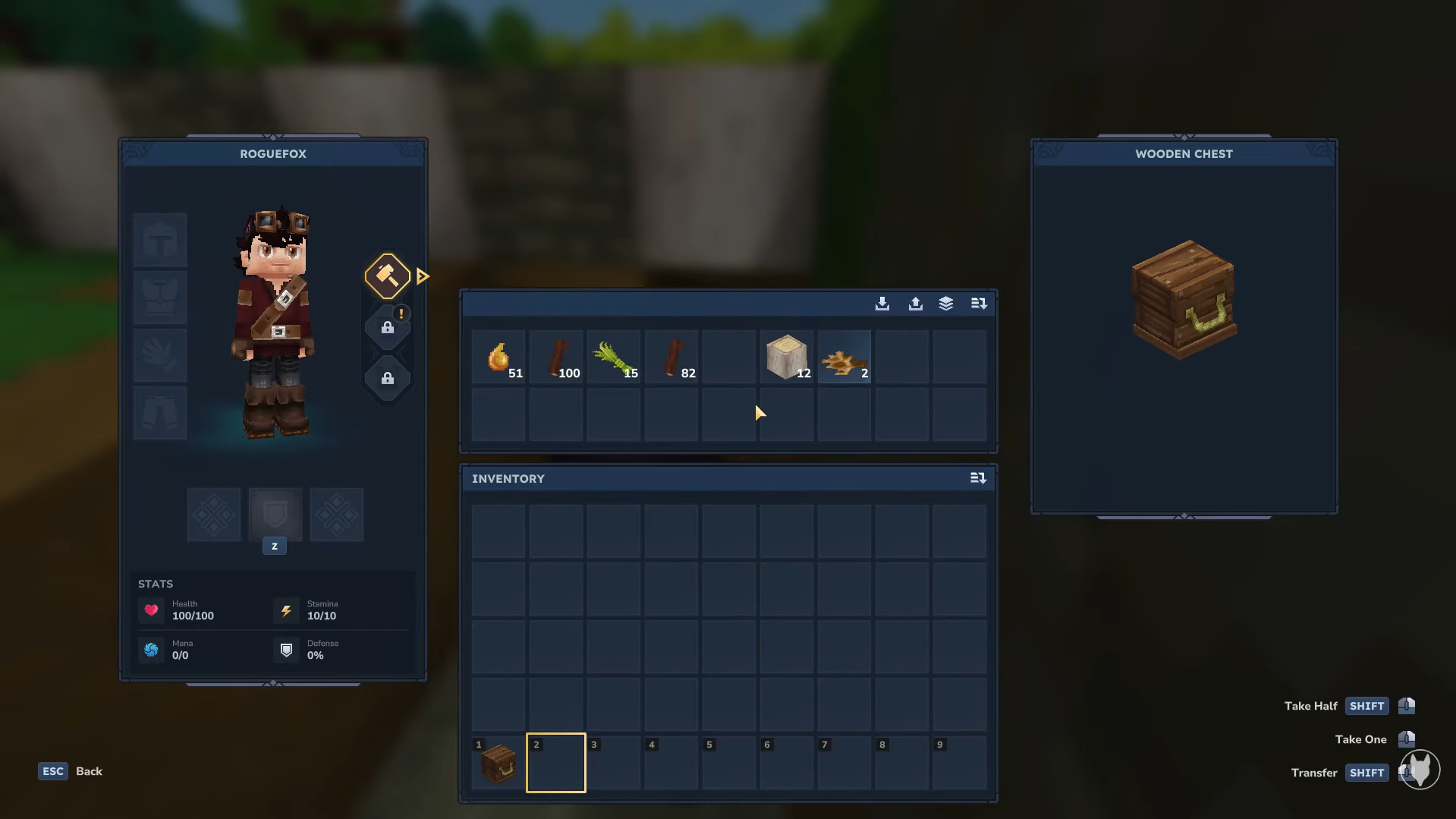1456x819 pixels.
Task: Click the shield slot bound to Z
Action: 275,515
